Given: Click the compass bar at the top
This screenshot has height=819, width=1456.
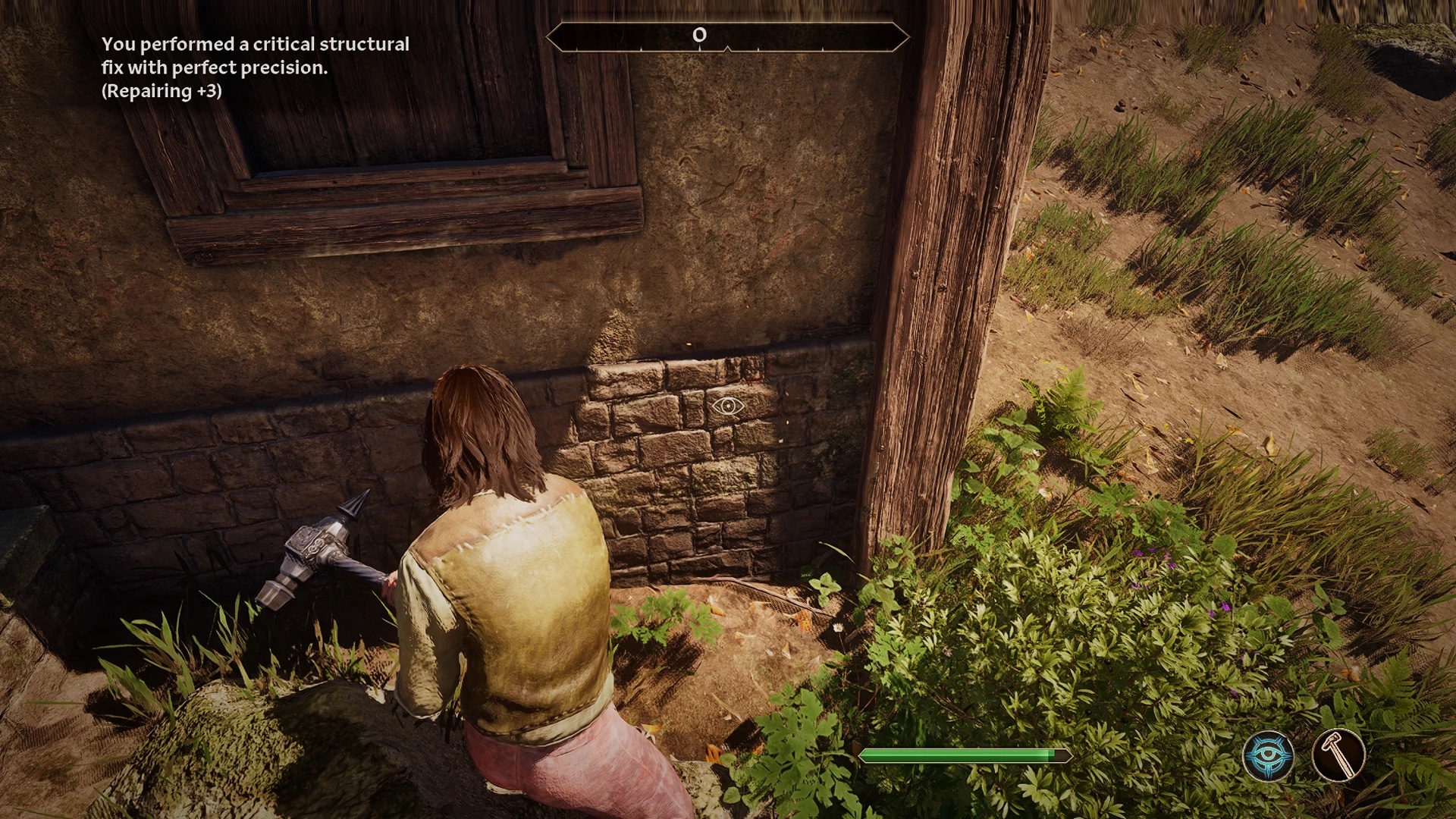Looking at the screenshot, I should pyautogui.click(x=727, y=36).
